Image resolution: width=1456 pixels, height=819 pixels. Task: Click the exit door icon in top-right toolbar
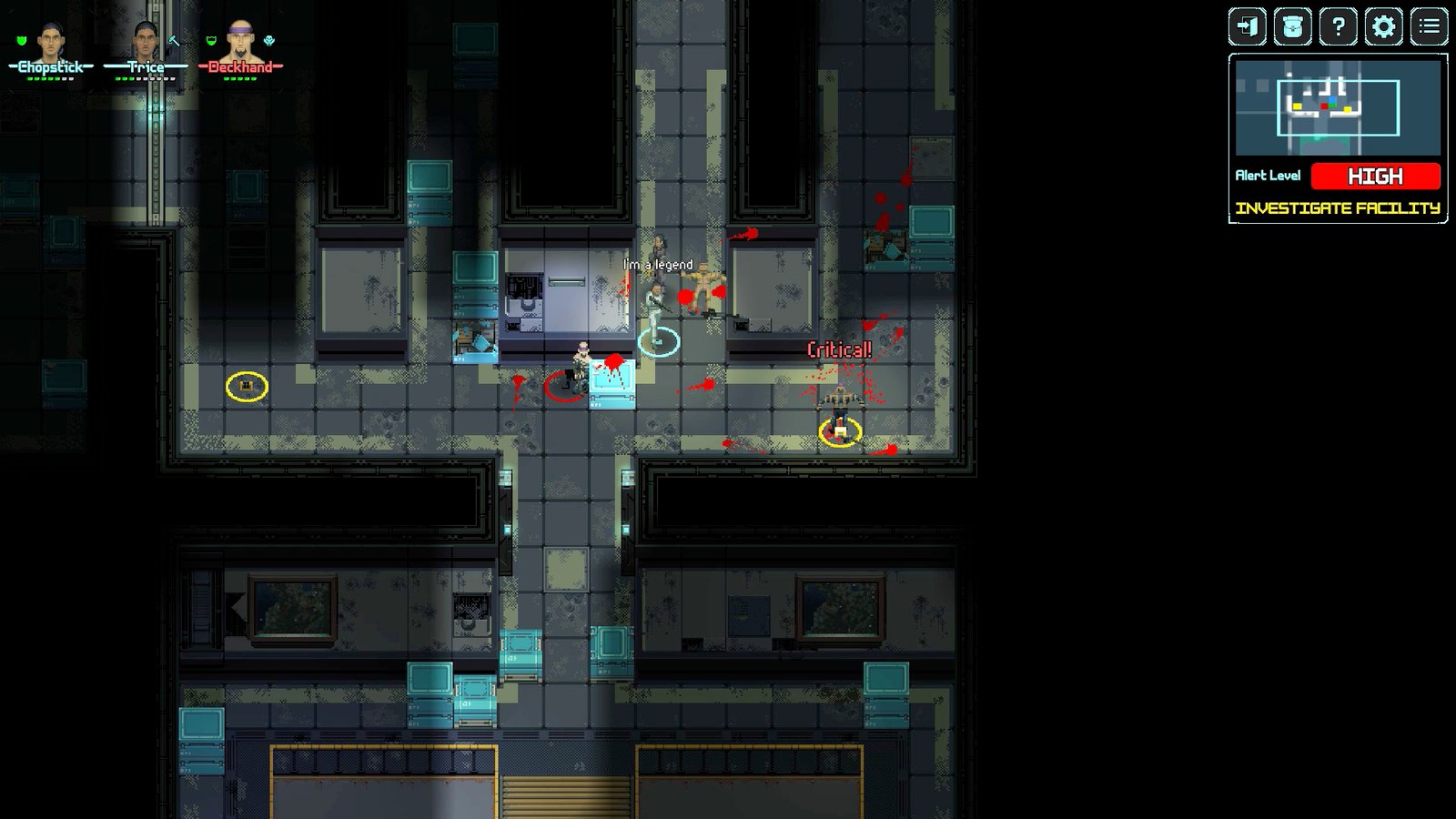coord(1247,27)
